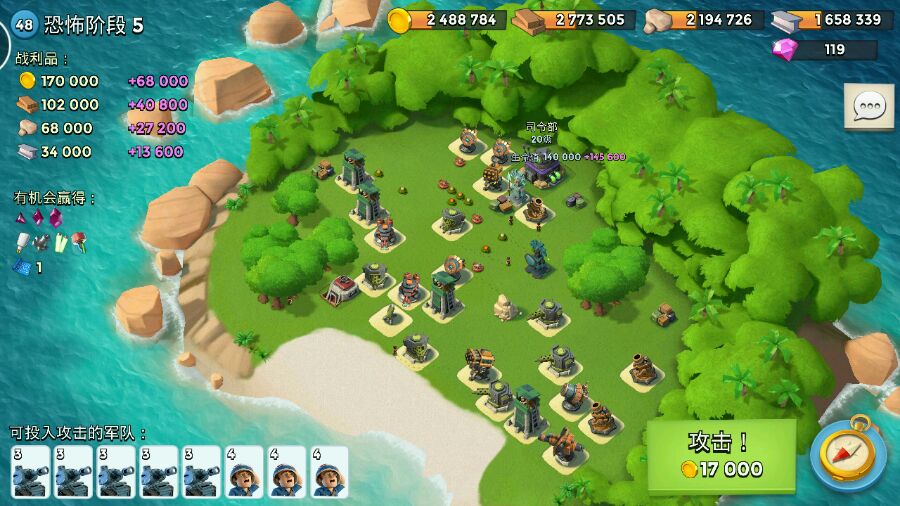Image resolution: width=900 pixels, height=506 pixels.
Task: Select the level 48 experience badge
Action: 23,25
